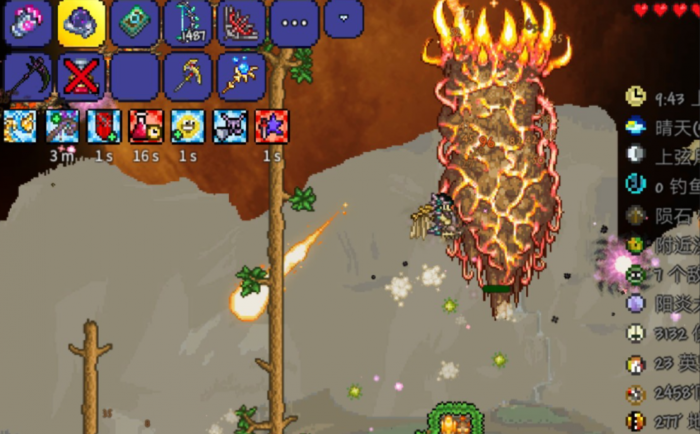Pick the pink and white item slot
700x434 pixels.
pyautogui.click(x=28, y=23)
